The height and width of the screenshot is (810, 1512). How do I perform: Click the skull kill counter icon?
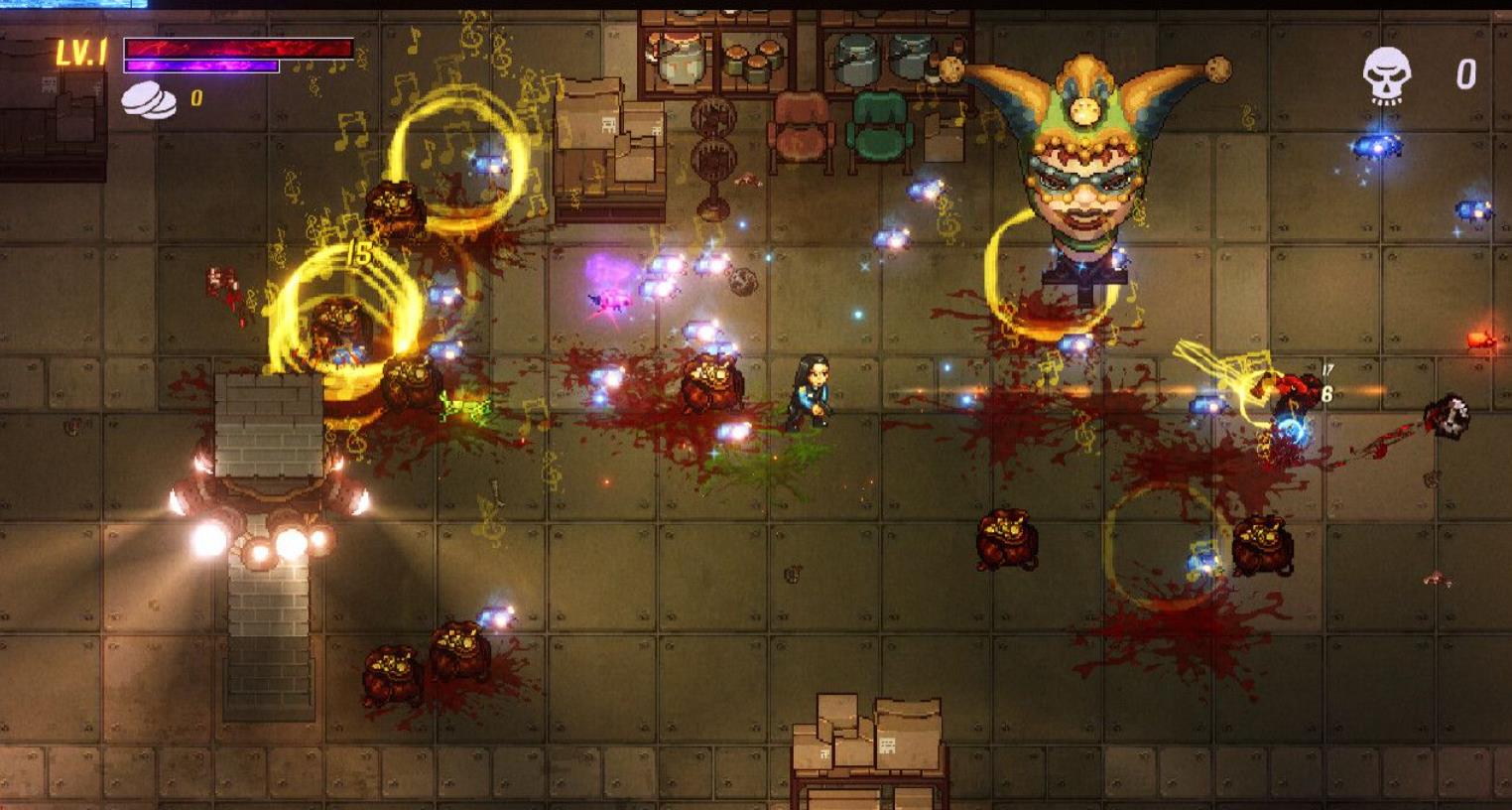tap(1386, 75)
